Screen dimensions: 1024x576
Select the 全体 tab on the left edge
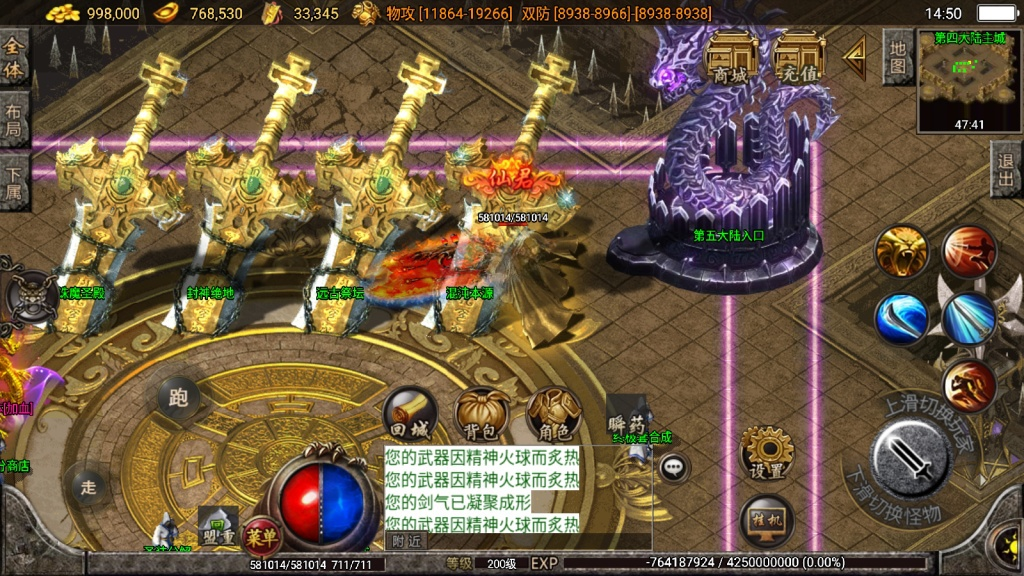tap(14, 58)
